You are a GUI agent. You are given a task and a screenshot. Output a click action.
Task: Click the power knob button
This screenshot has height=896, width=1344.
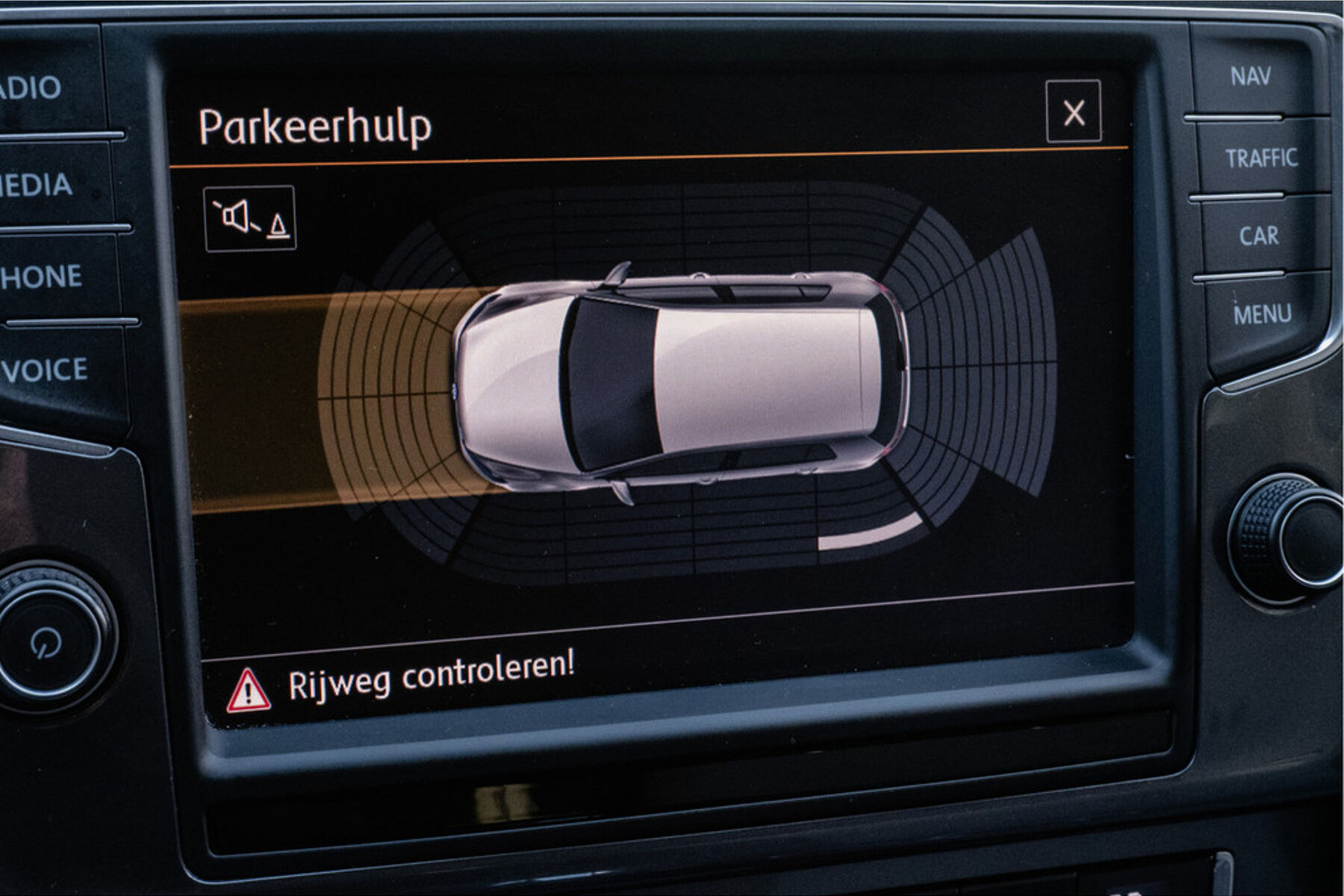(x=49, y=641)
